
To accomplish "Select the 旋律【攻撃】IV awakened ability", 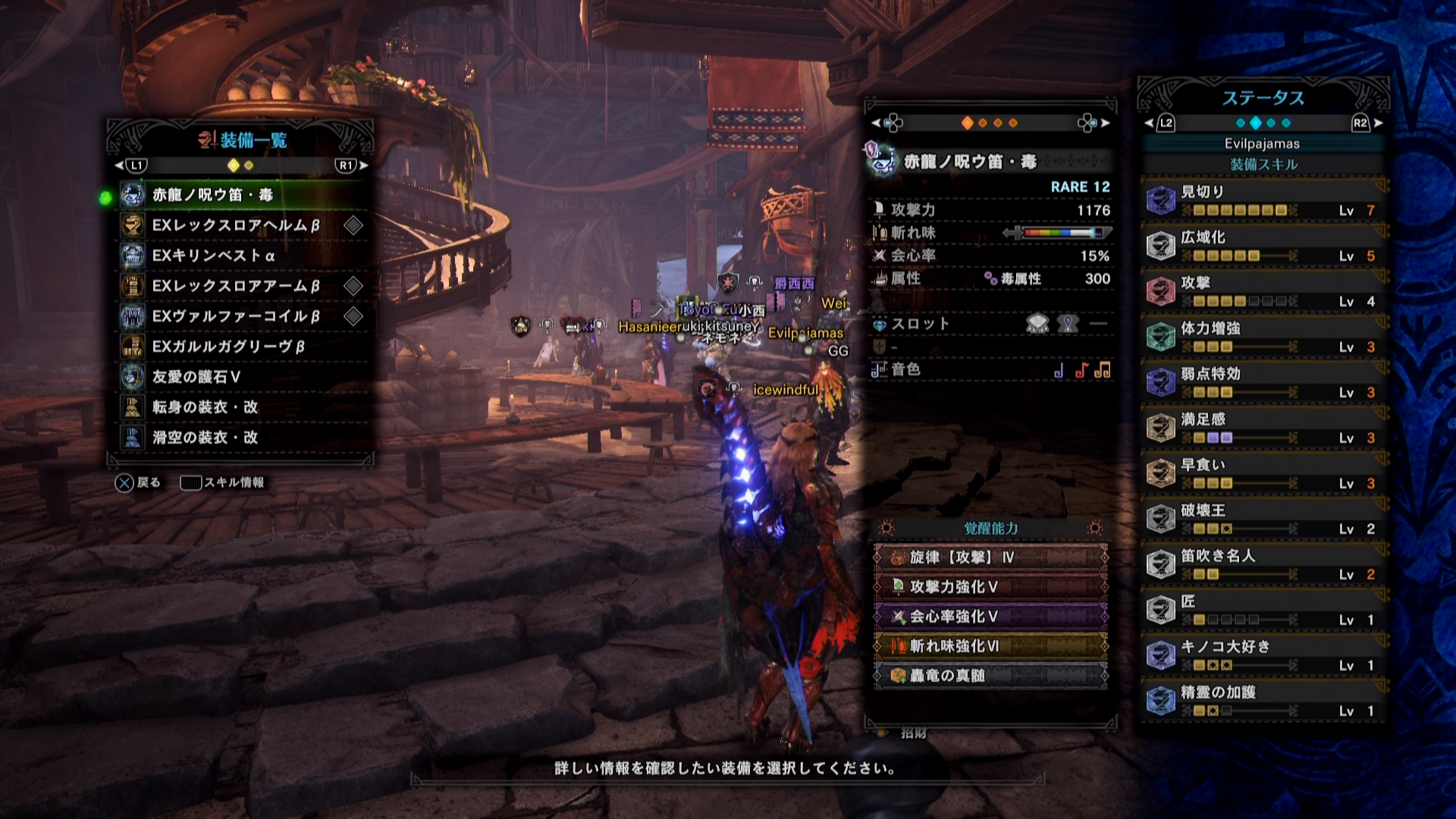I will click(x=990, y=557).
